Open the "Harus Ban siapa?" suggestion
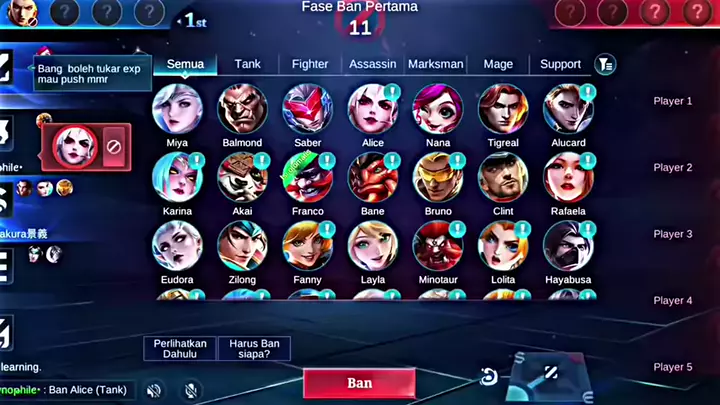720x405 pixels. 254,348
